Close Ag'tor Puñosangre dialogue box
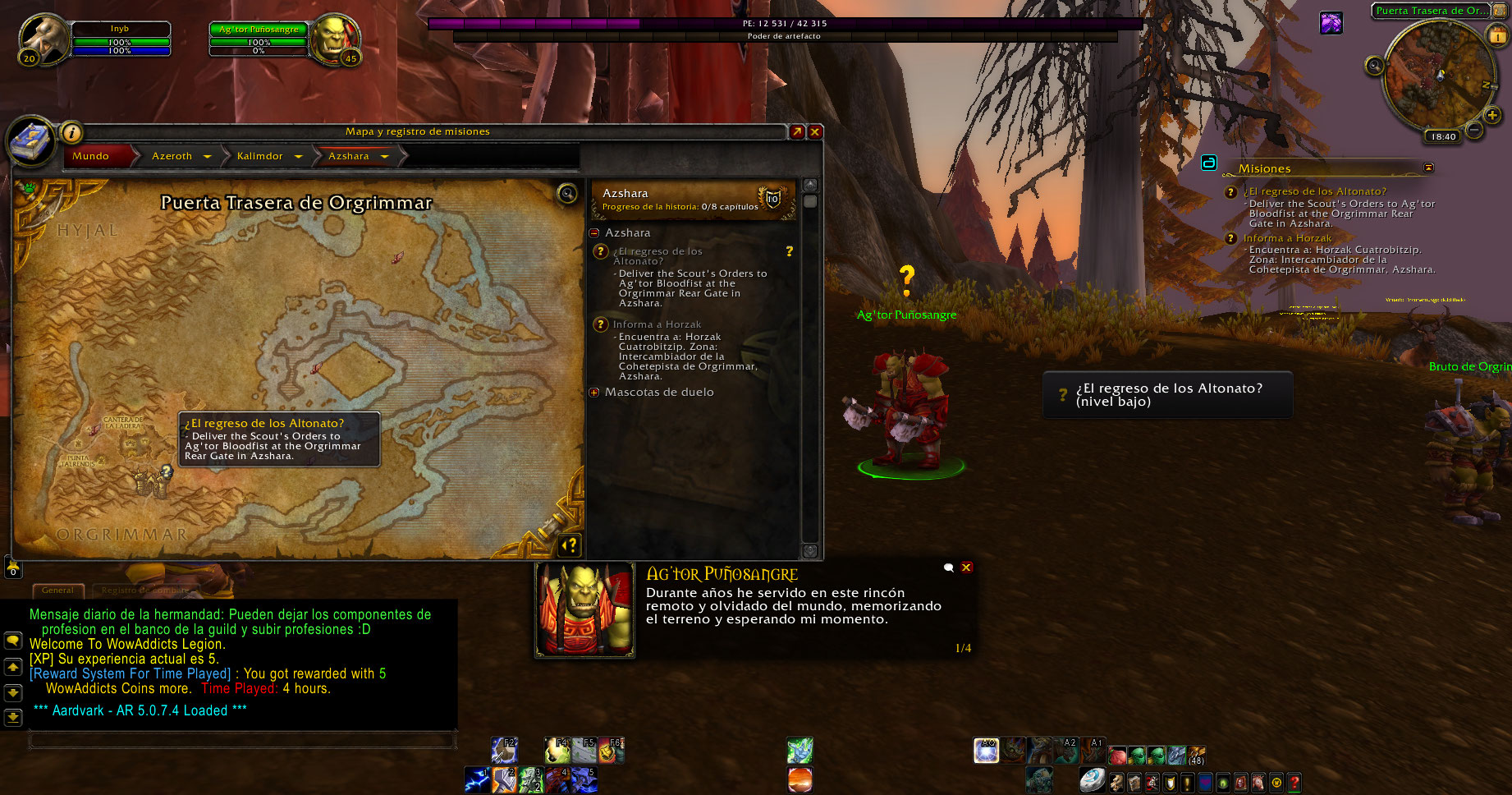Screen dimensions: 1512x795 coord(966,568)
